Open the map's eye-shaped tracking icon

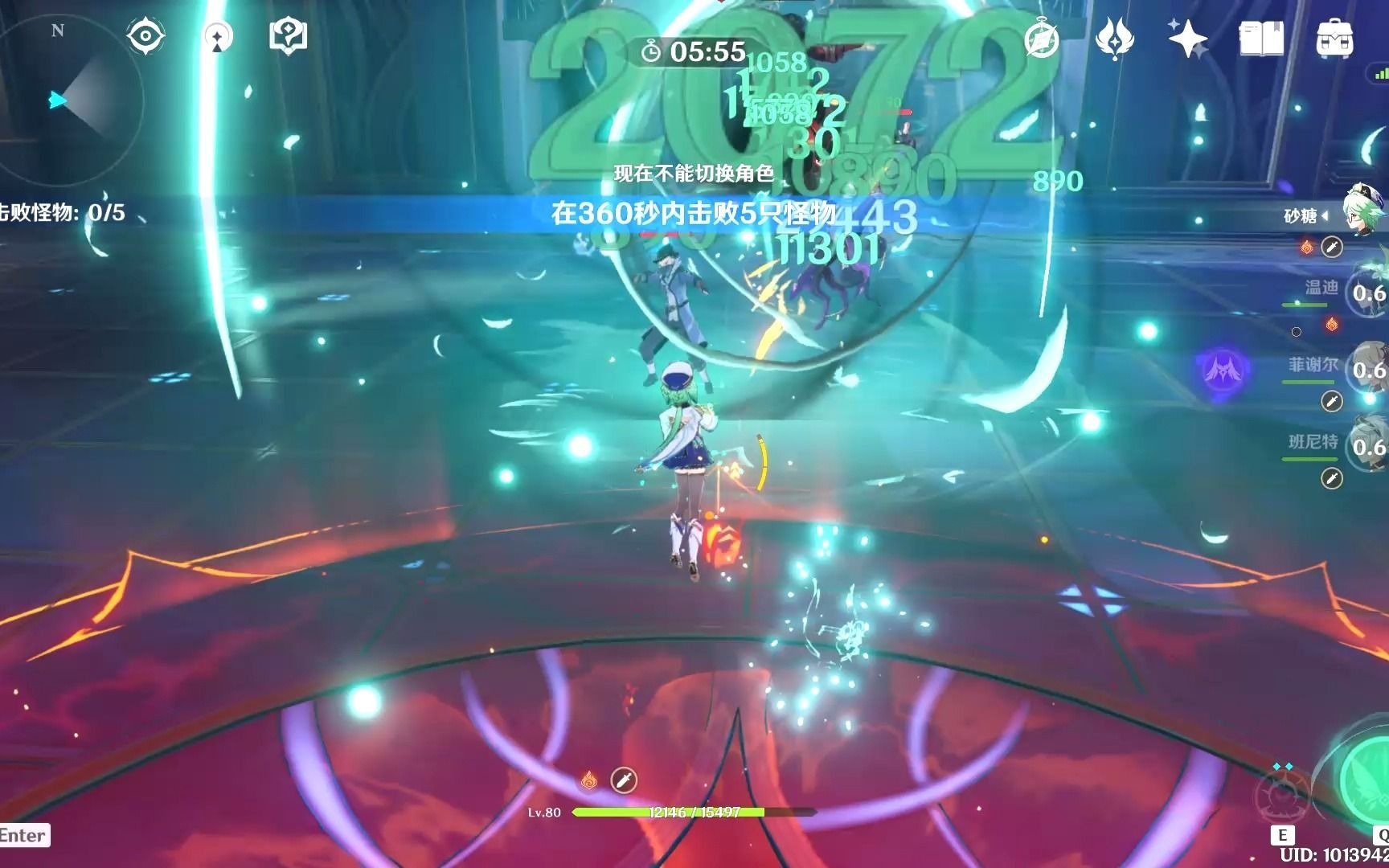[x=146, y=35]
